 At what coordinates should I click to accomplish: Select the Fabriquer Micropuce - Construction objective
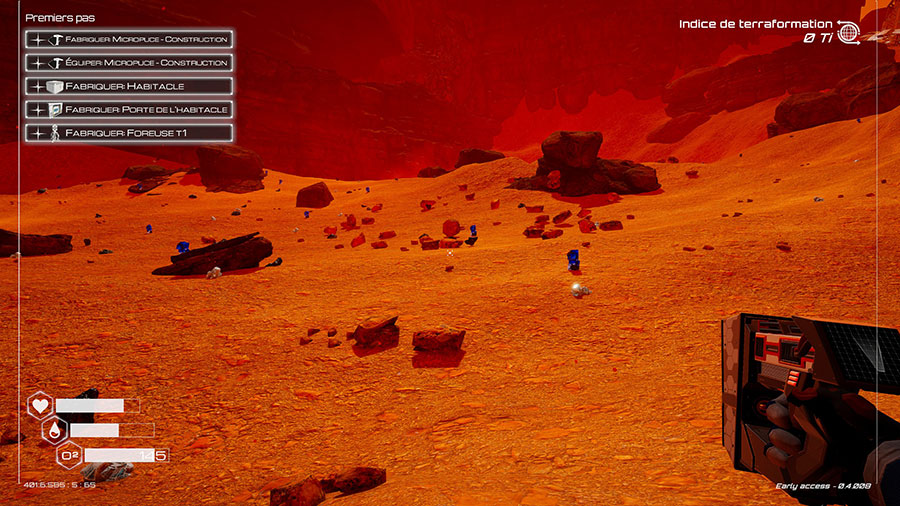tap(130, 40)
